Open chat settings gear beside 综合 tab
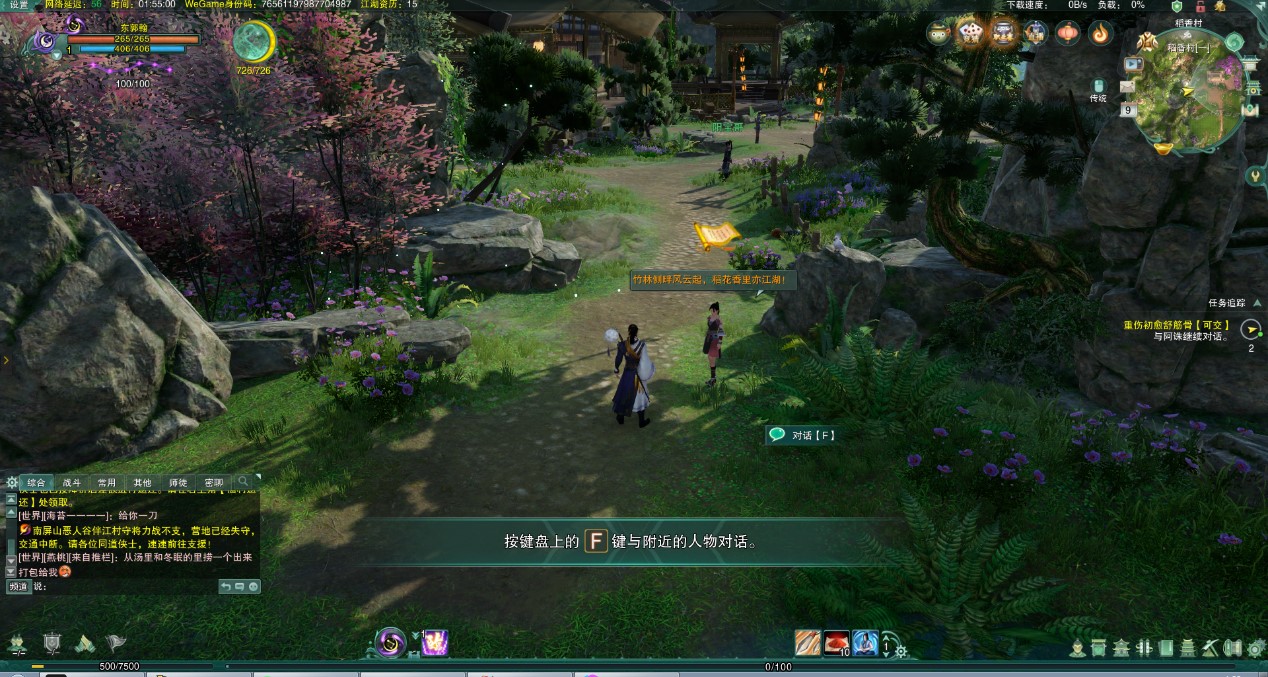 pyautogui.click(x=11, y=482)
